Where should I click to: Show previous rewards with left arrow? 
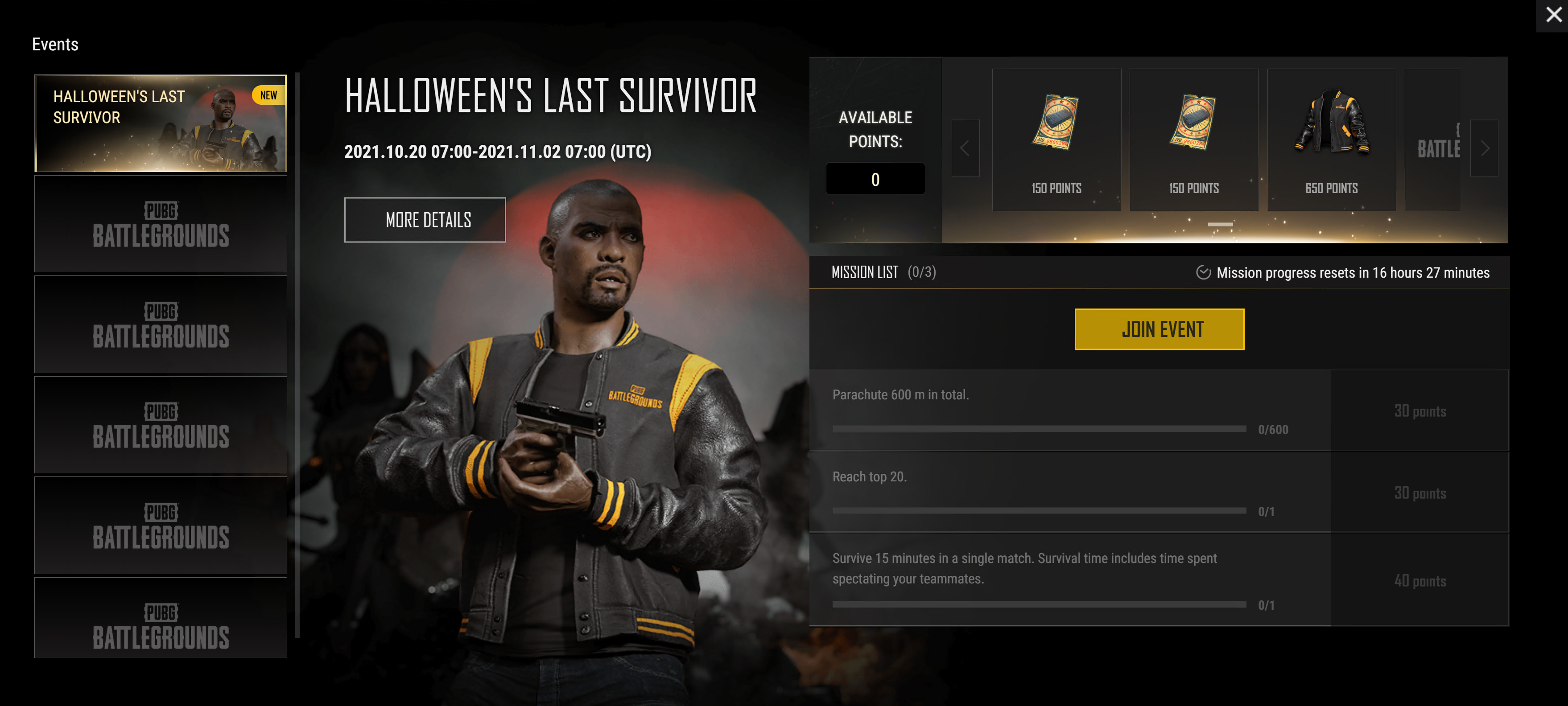click(965, 148)
